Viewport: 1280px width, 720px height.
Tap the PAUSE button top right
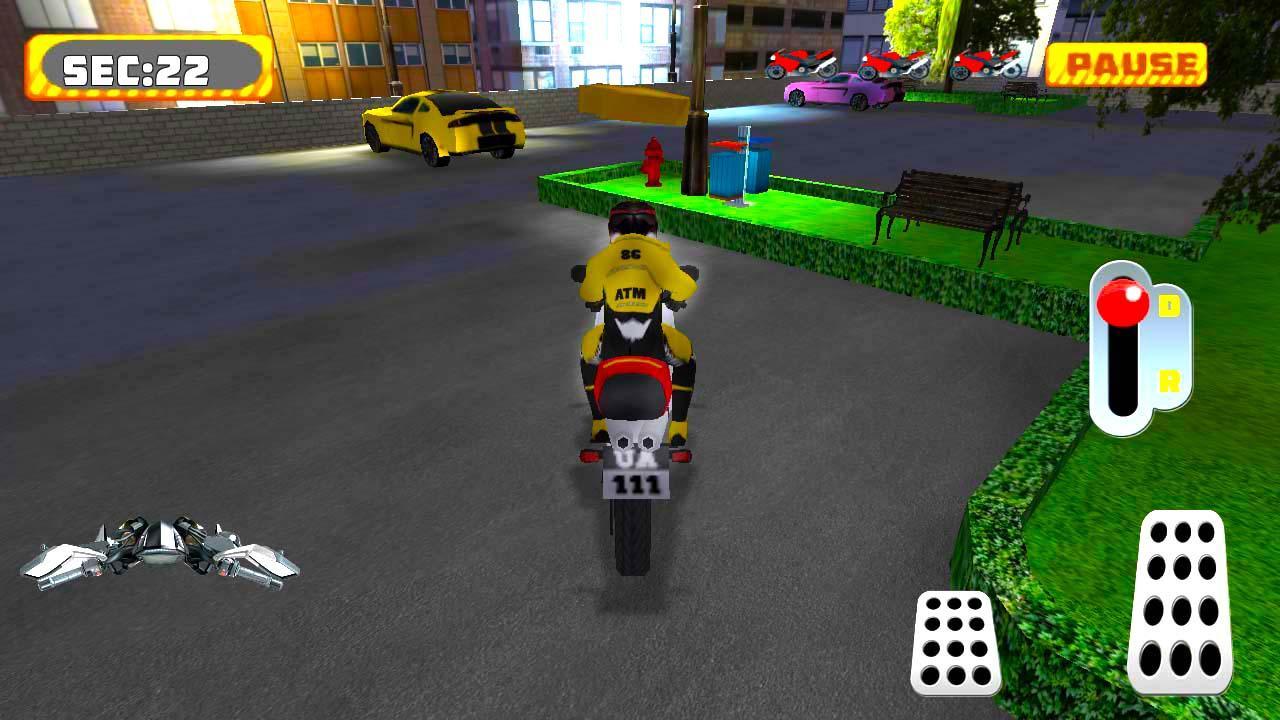(1128, 66)
